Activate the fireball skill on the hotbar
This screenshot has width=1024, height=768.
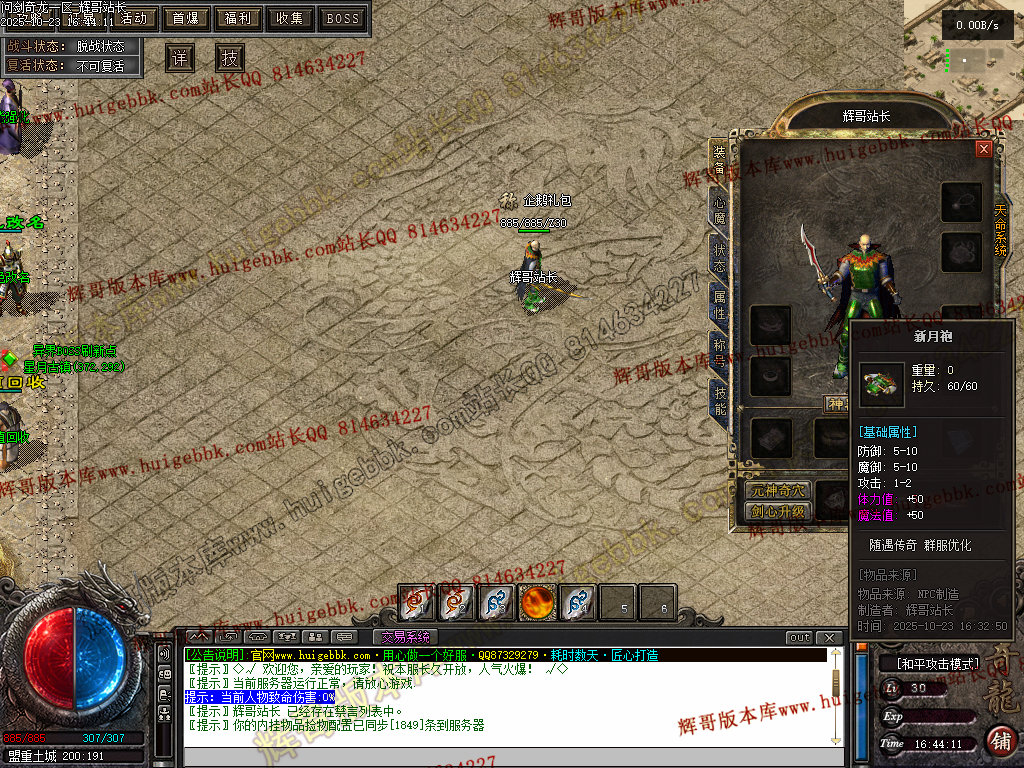click(x=538, y=603)
